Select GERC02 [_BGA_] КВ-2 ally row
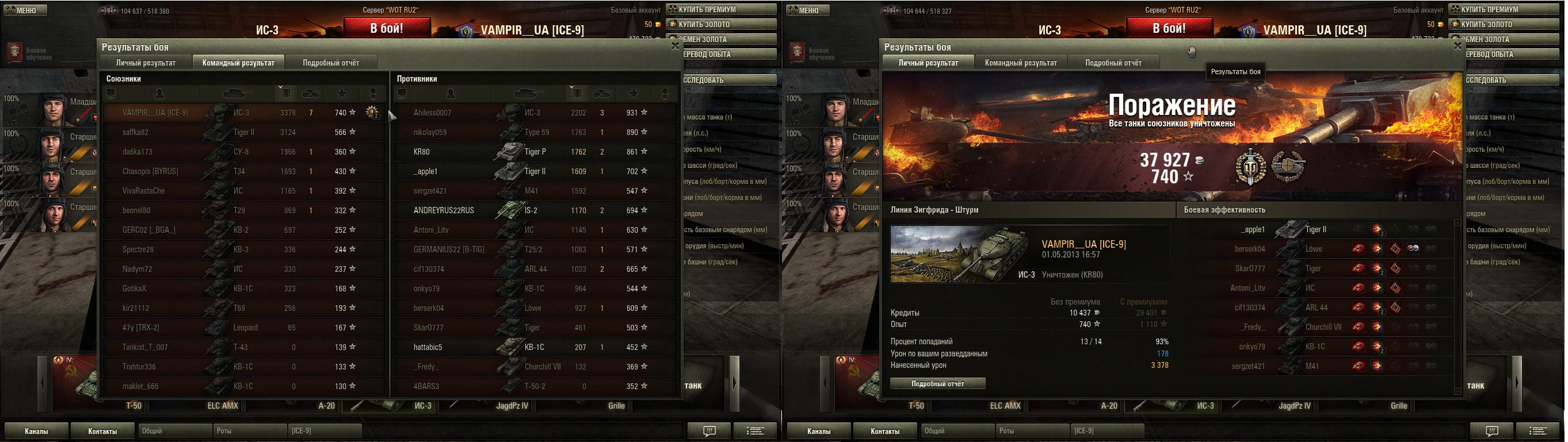Screen dimensions: 1568x442 [243, 230]
